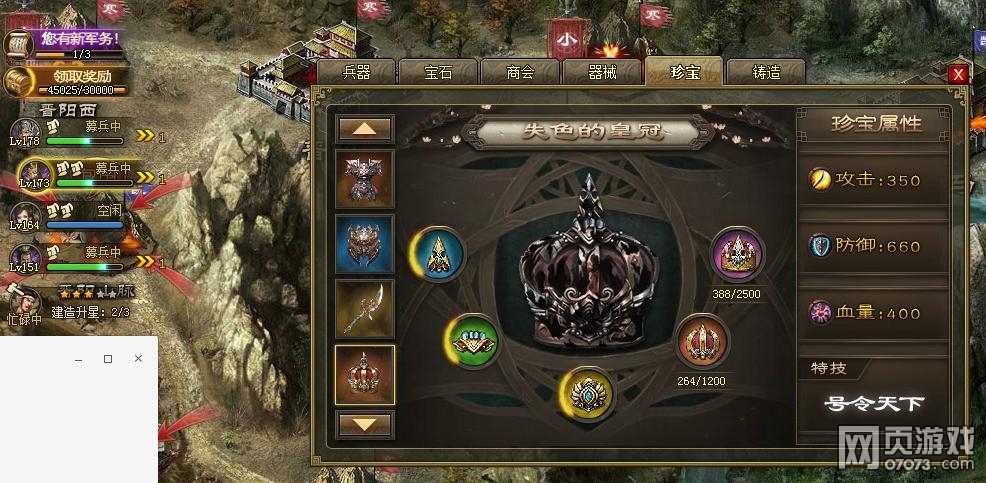The width and height of the screenshot is (986, 483).
Task: Select the Lv178 general portrait
Action: pos(25,133)
